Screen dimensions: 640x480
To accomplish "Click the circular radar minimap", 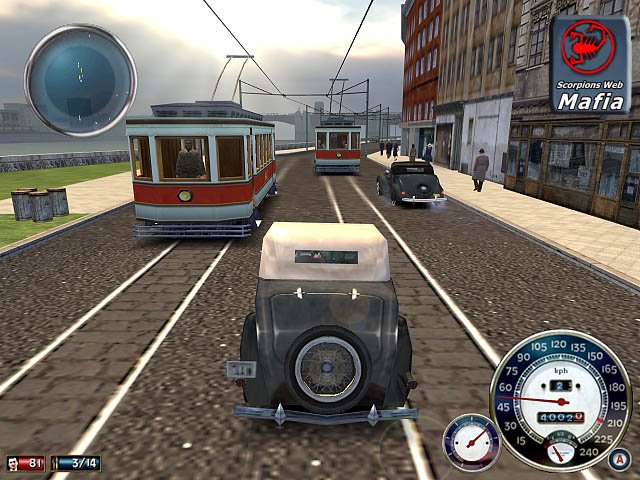I will (x=80, y=79).
